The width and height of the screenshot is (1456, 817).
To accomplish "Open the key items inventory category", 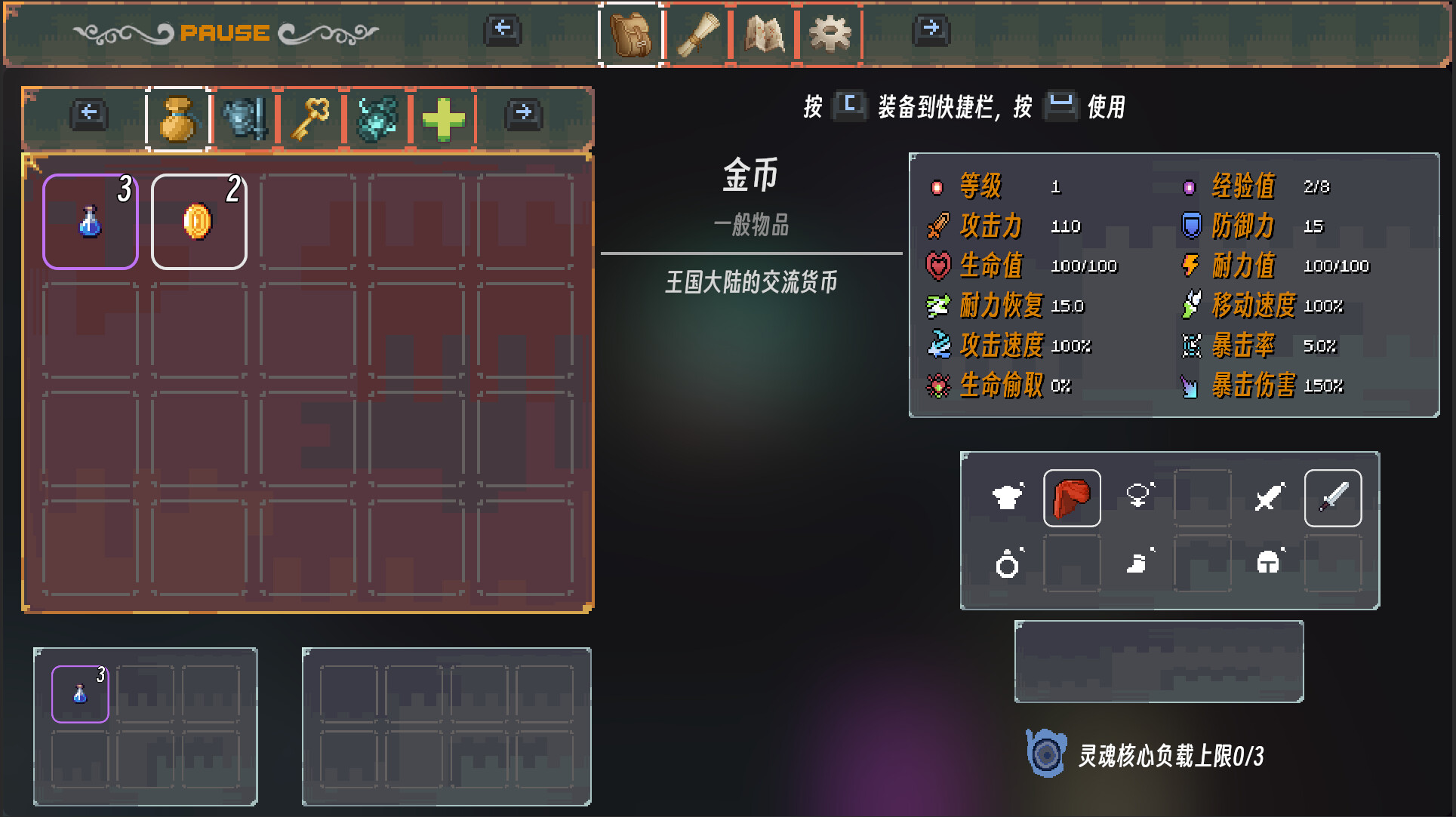I will (310, 119).
